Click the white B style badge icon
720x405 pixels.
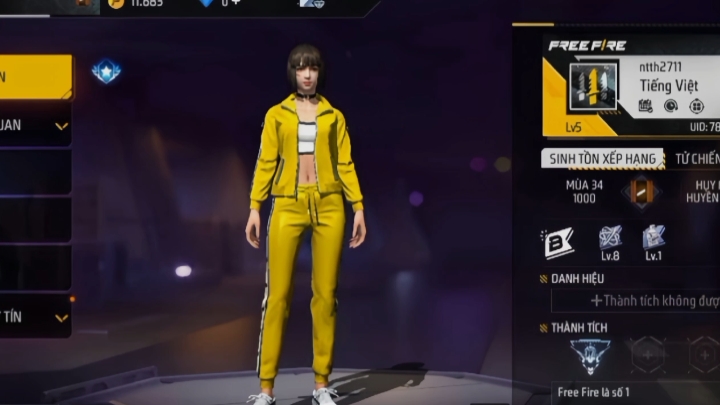pos(557,241)
